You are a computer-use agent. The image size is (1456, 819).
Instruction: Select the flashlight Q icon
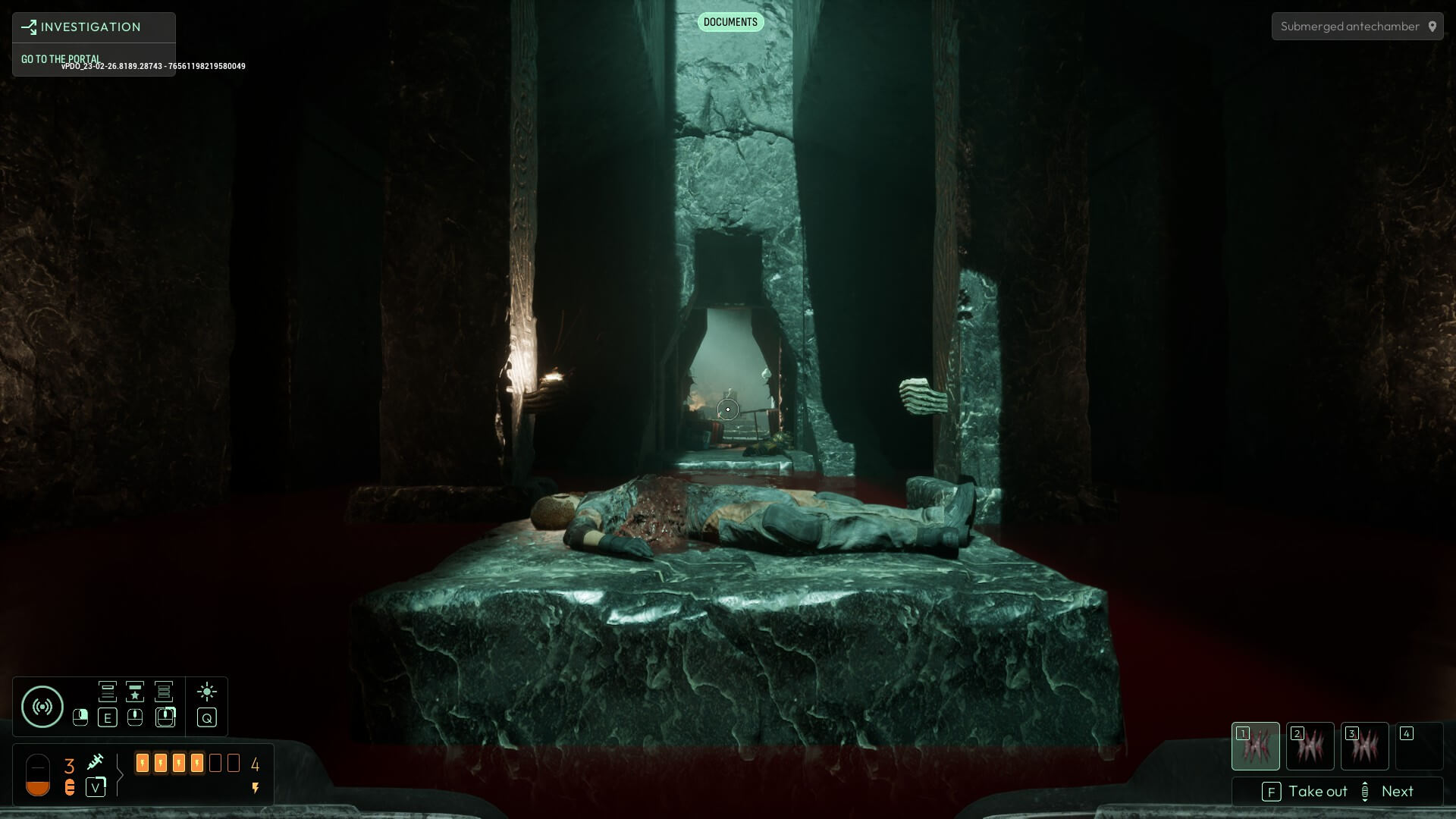[x=207, y=718]
